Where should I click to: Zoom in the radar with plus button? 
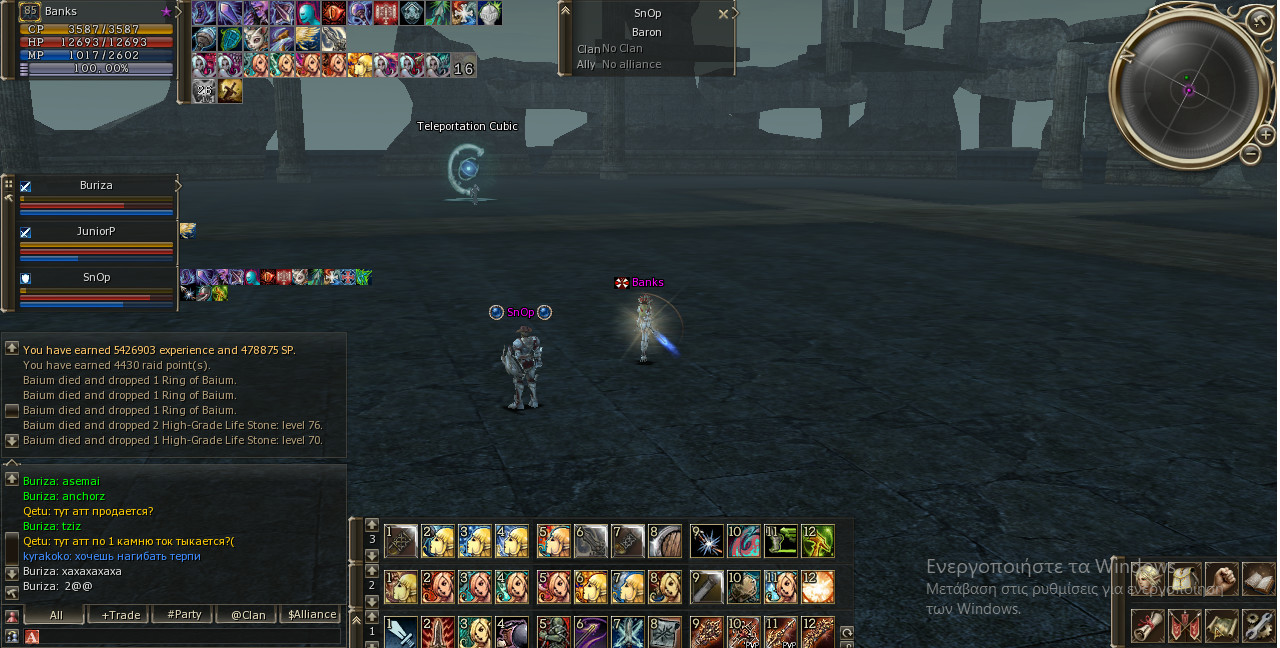[x=1265, y=134]
